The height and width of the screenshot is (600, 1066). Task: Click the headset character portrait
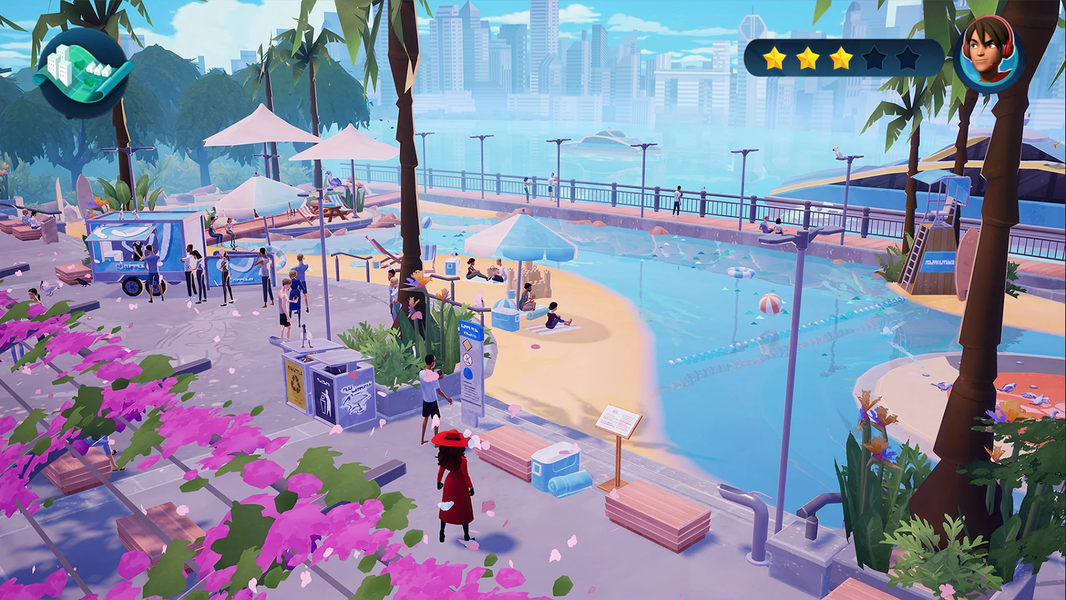[x=989, y=55]
